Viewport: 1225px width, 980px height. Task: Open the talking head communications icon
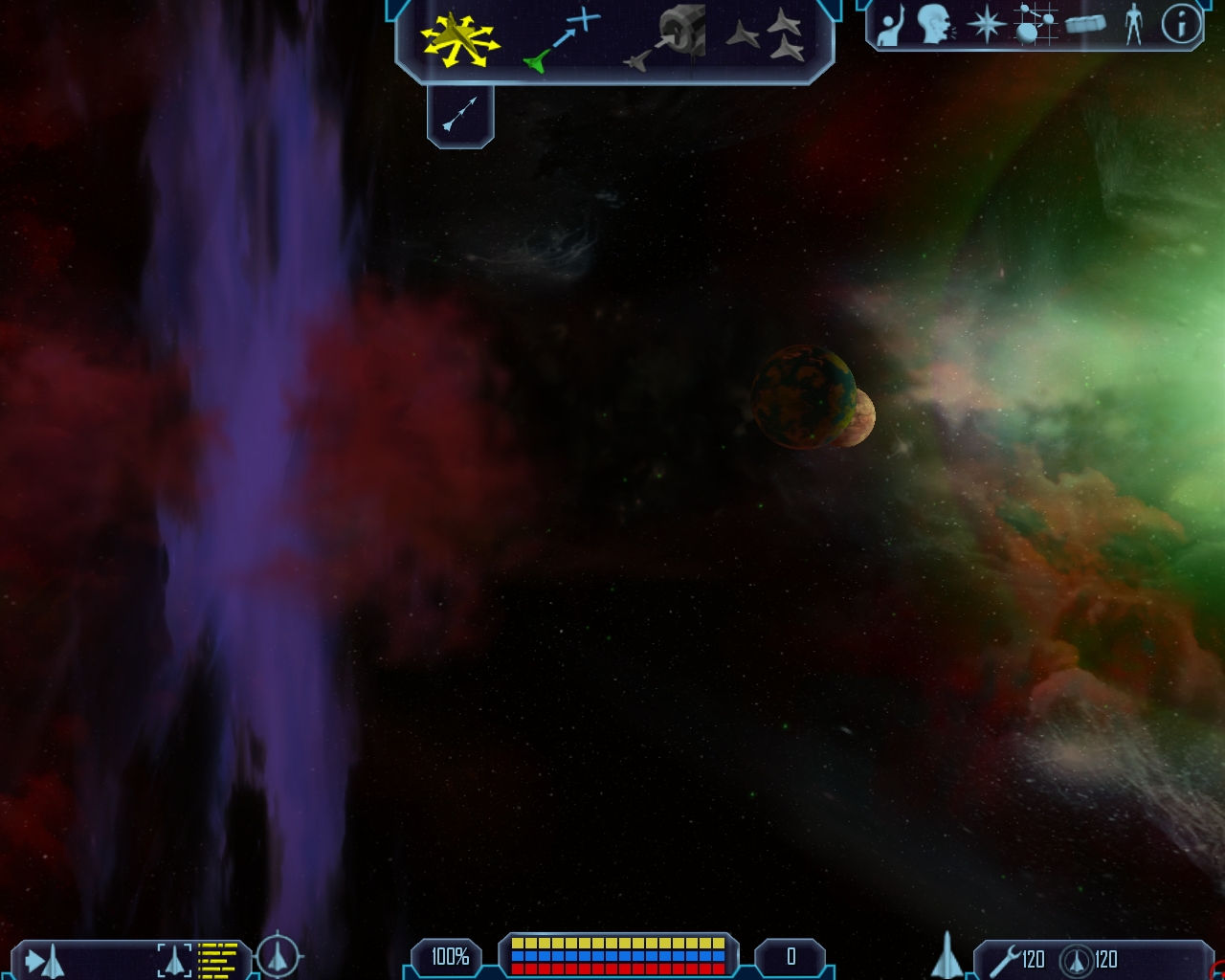(935, 25)
